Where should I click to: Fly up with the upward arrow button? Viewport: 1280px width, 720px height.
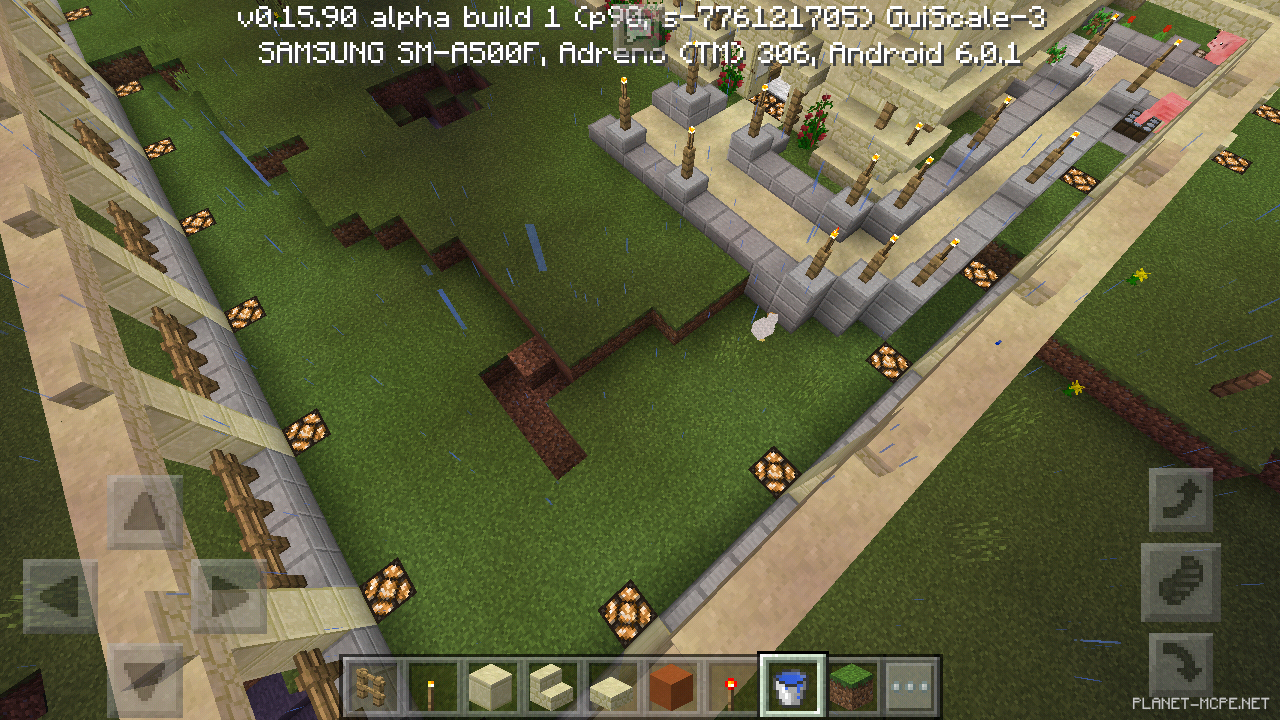1180,499
